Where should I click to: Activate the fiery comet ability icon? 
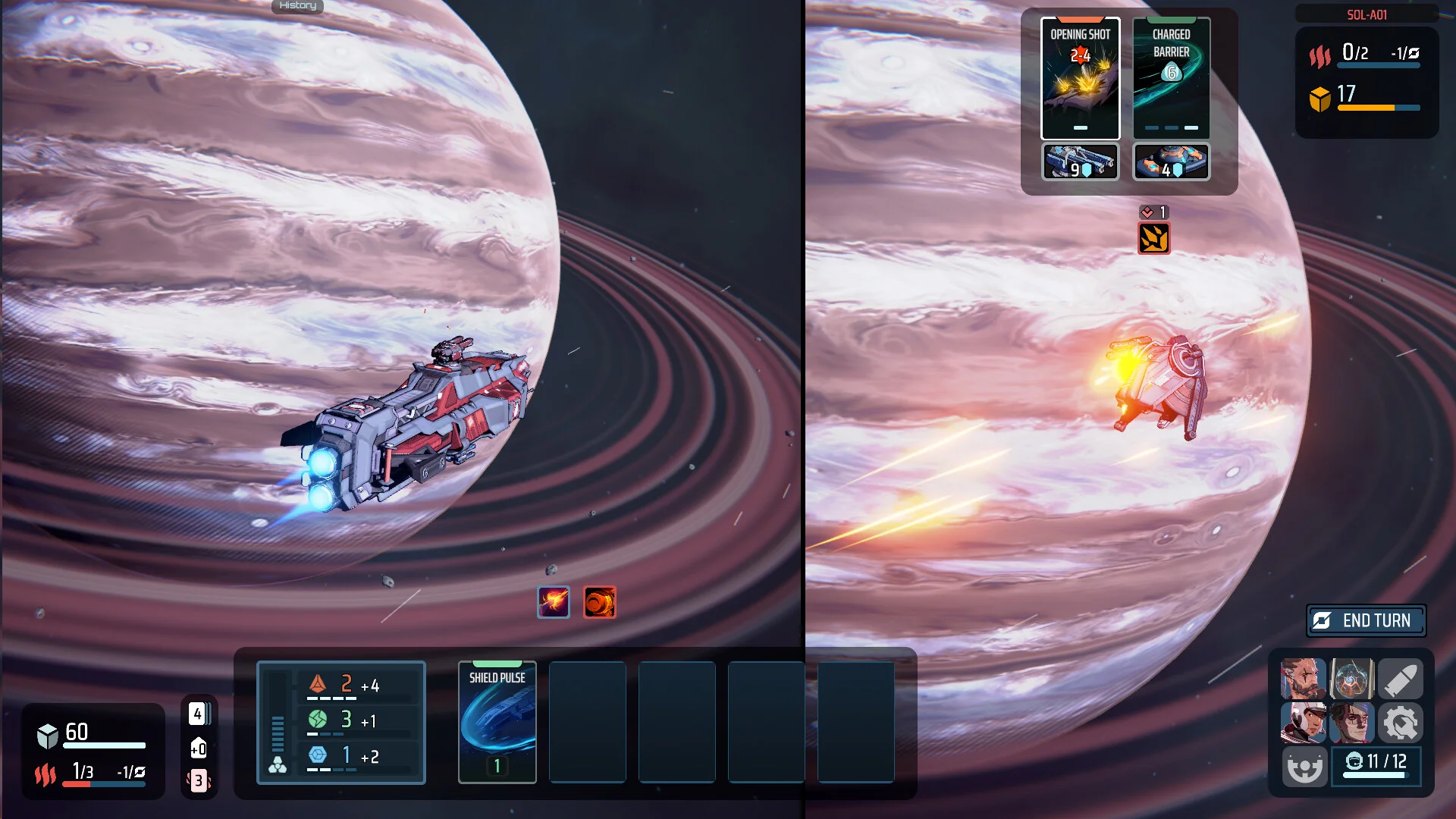click(x=554, y=602)
